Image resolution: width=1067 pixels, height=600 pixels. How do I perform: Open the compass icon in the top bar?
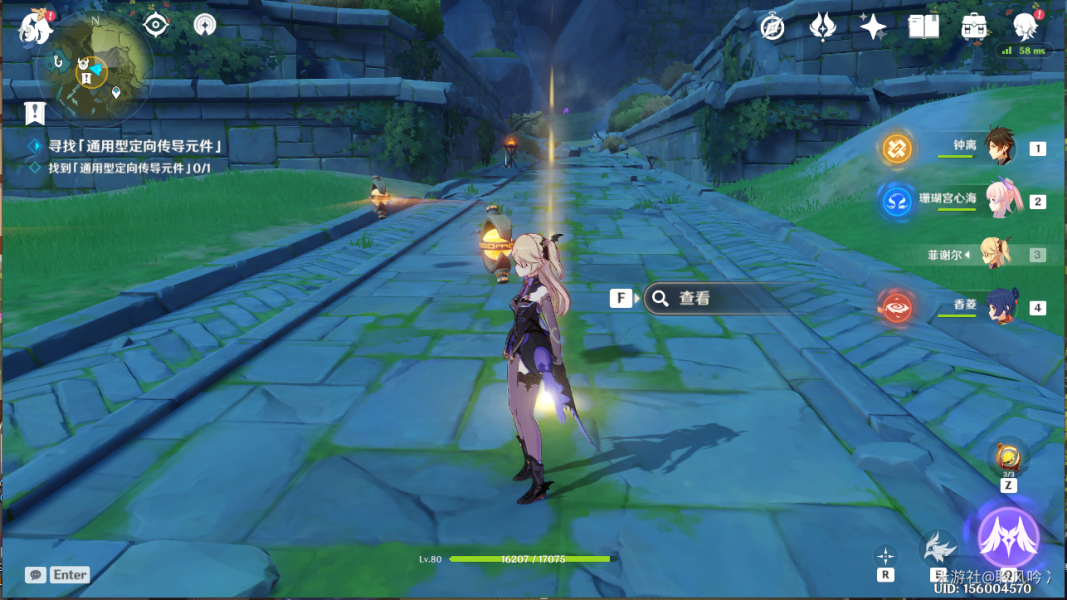pyautogui.click(x=772, y=27)
